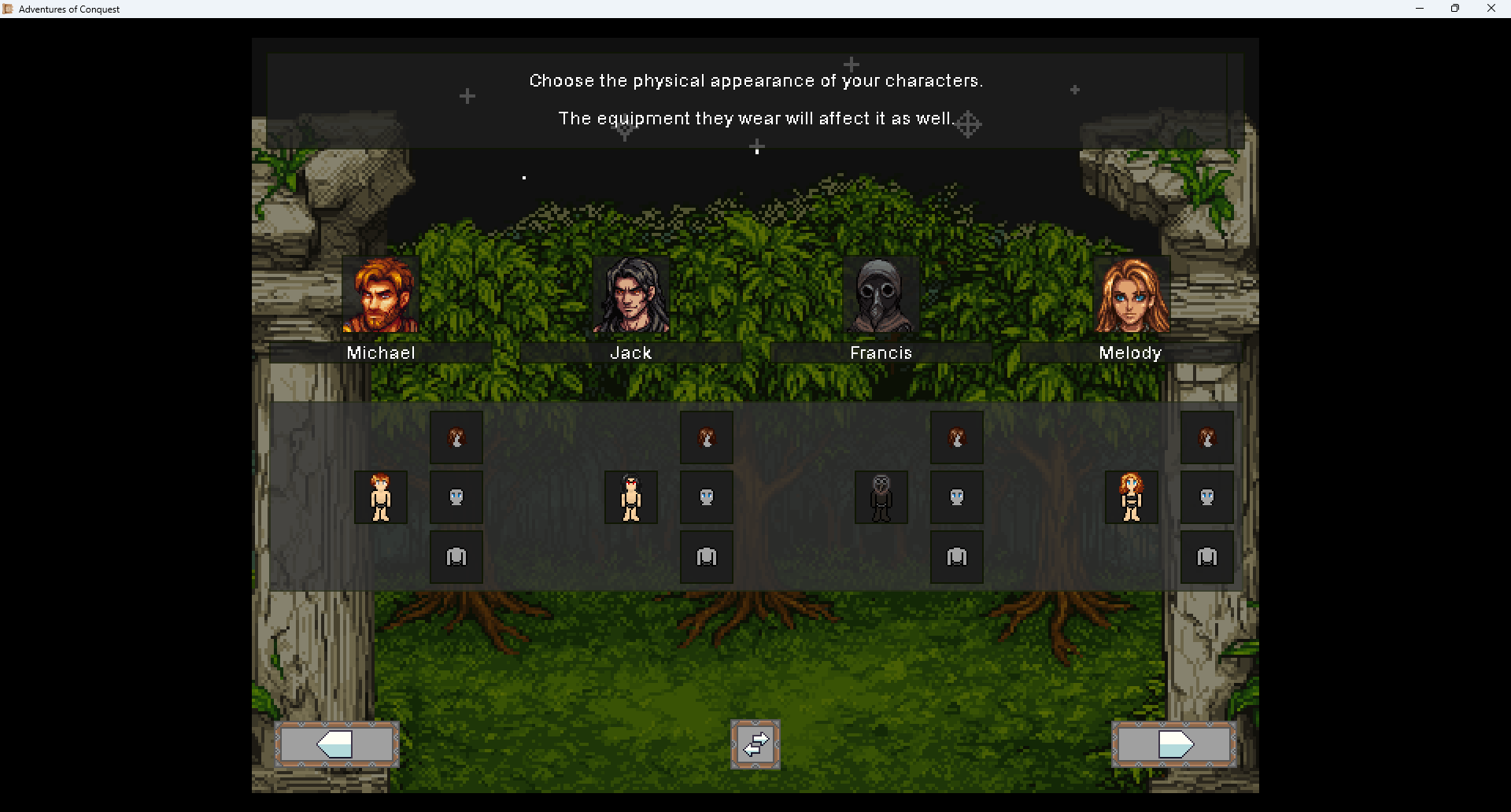Change Michael's body armor look
Viewport: 1511px width, 812px height.
point(456,557)
